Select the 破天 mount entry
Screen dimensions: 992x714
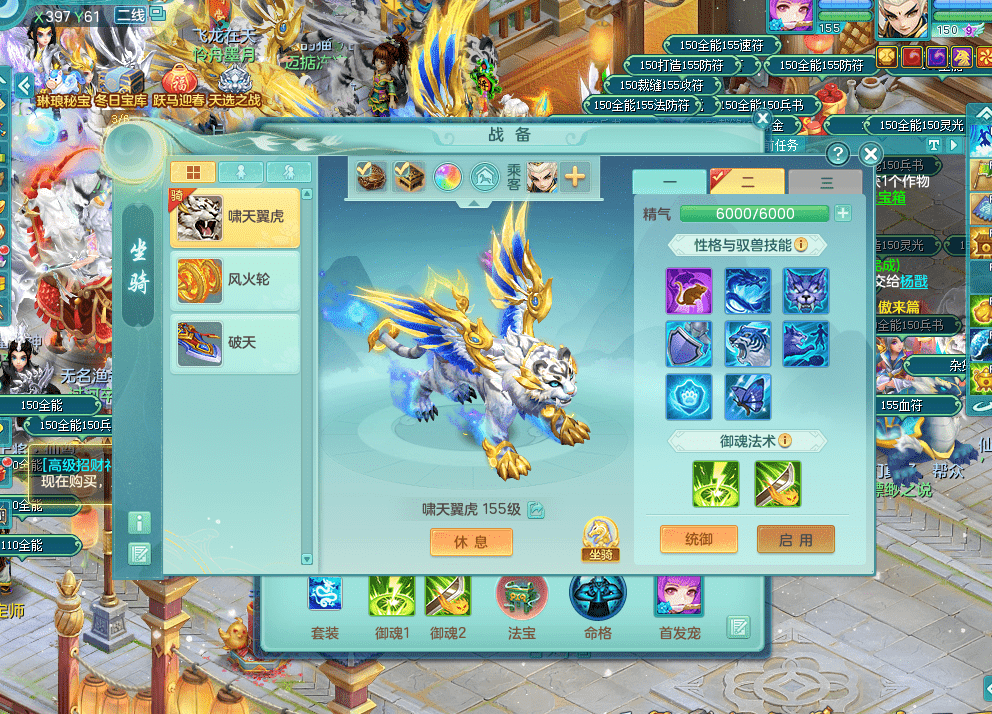(x=236, y=343)
